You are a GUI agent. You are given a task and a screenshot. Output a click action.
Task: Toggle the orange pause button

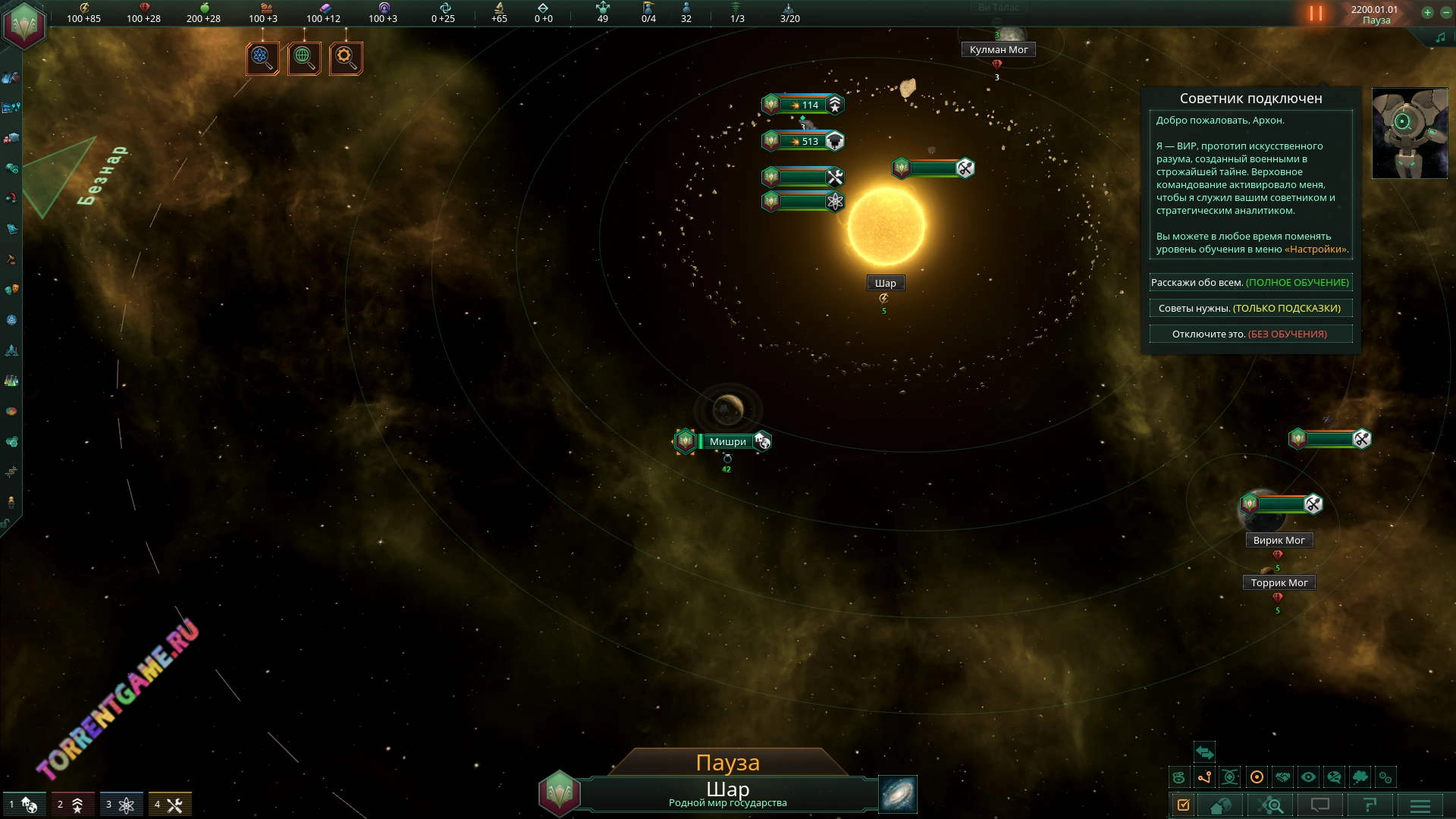(x=1316, y=14)
